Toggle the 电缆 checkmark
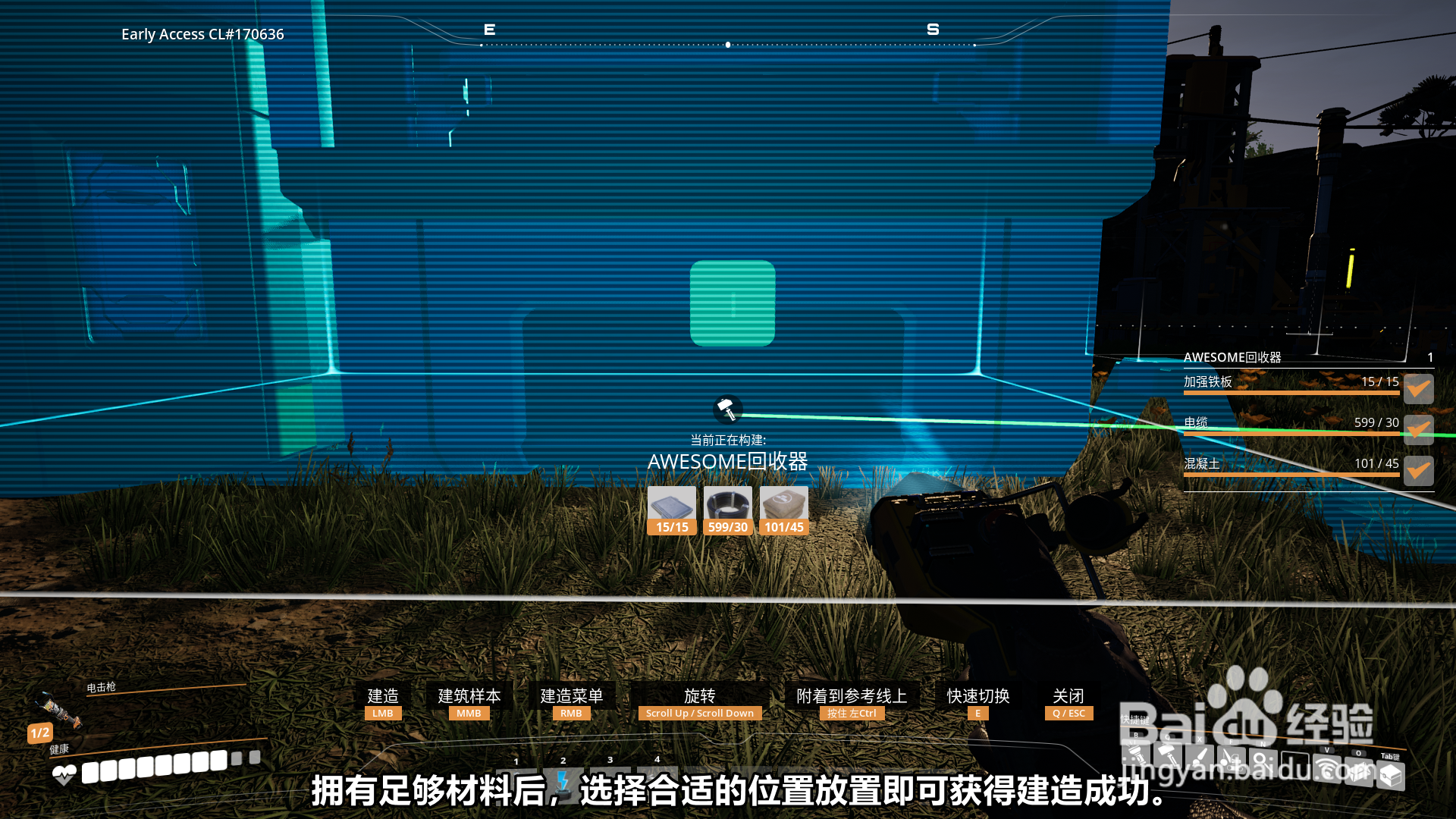The width and height of the screenshot is (1456, 819). (x=1417, y=430)
